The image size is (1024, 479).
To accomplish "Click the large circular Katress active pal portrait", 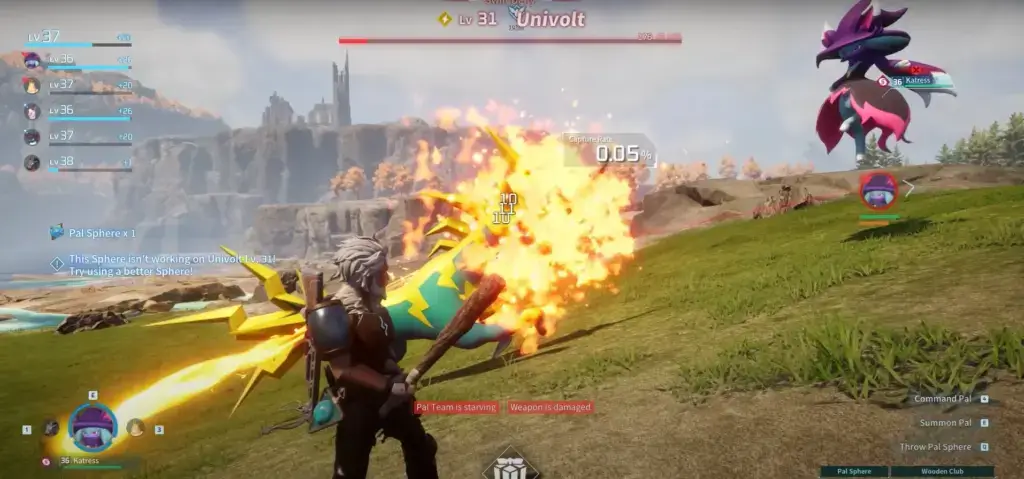I will pos(92,427).
